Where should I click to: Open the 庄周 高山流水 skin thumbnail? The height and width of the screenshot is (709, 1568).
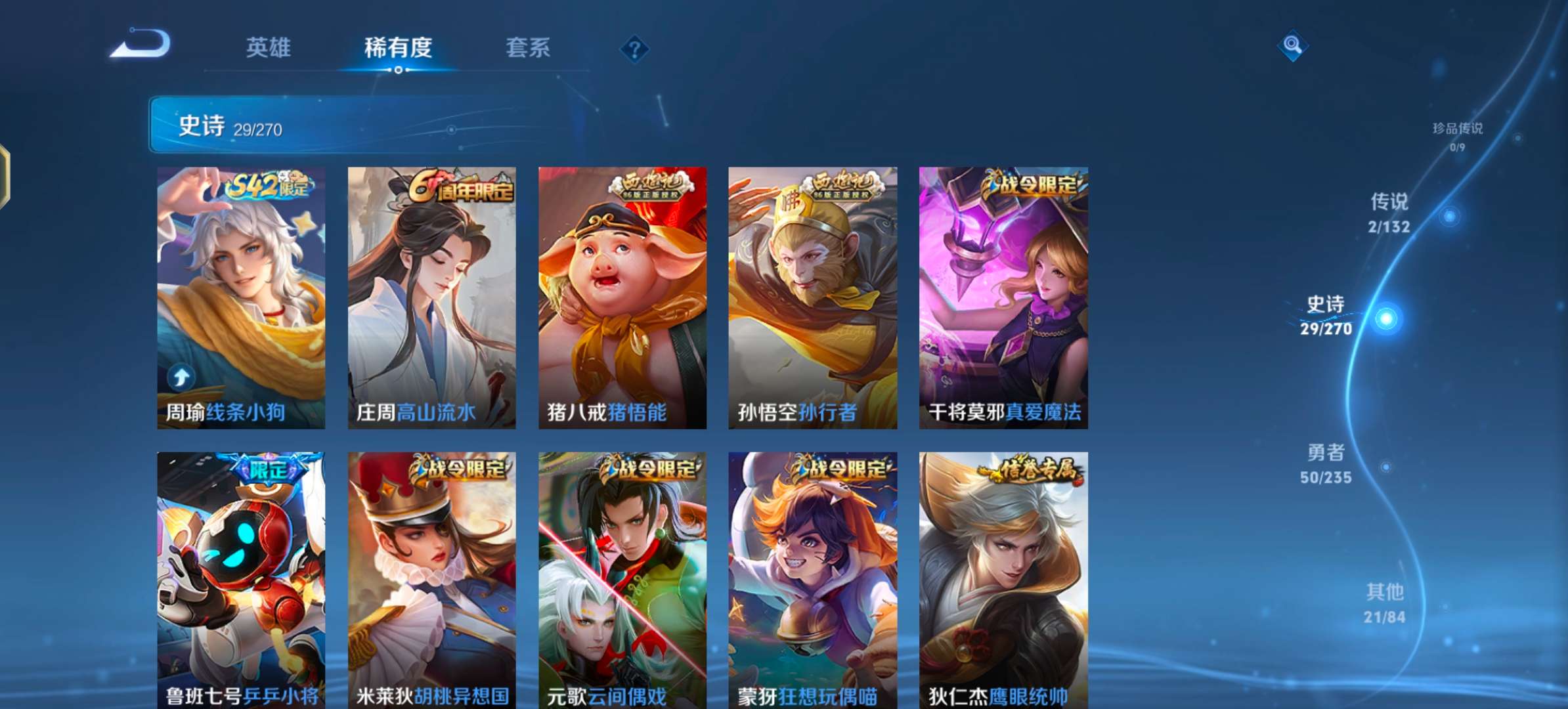433,295
